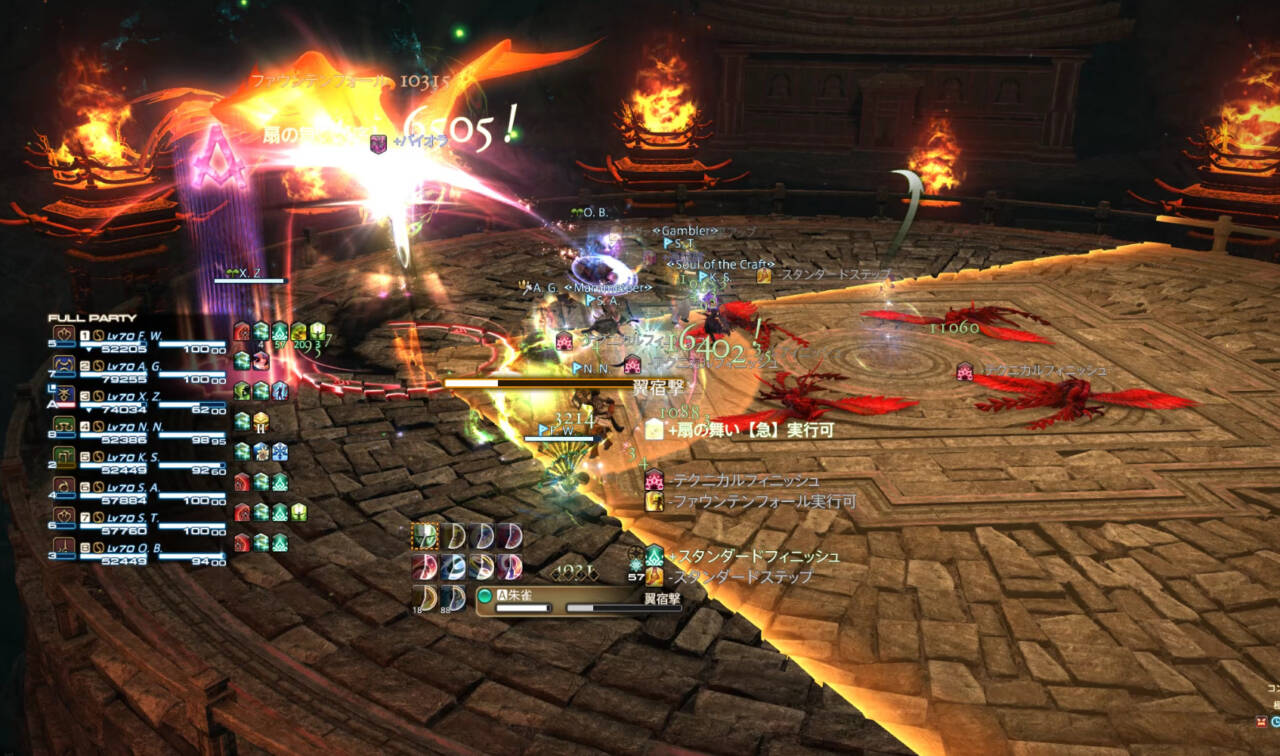
Task: Select the highlighted dance step icon on the hotbar
Action: tap(424, 536)
